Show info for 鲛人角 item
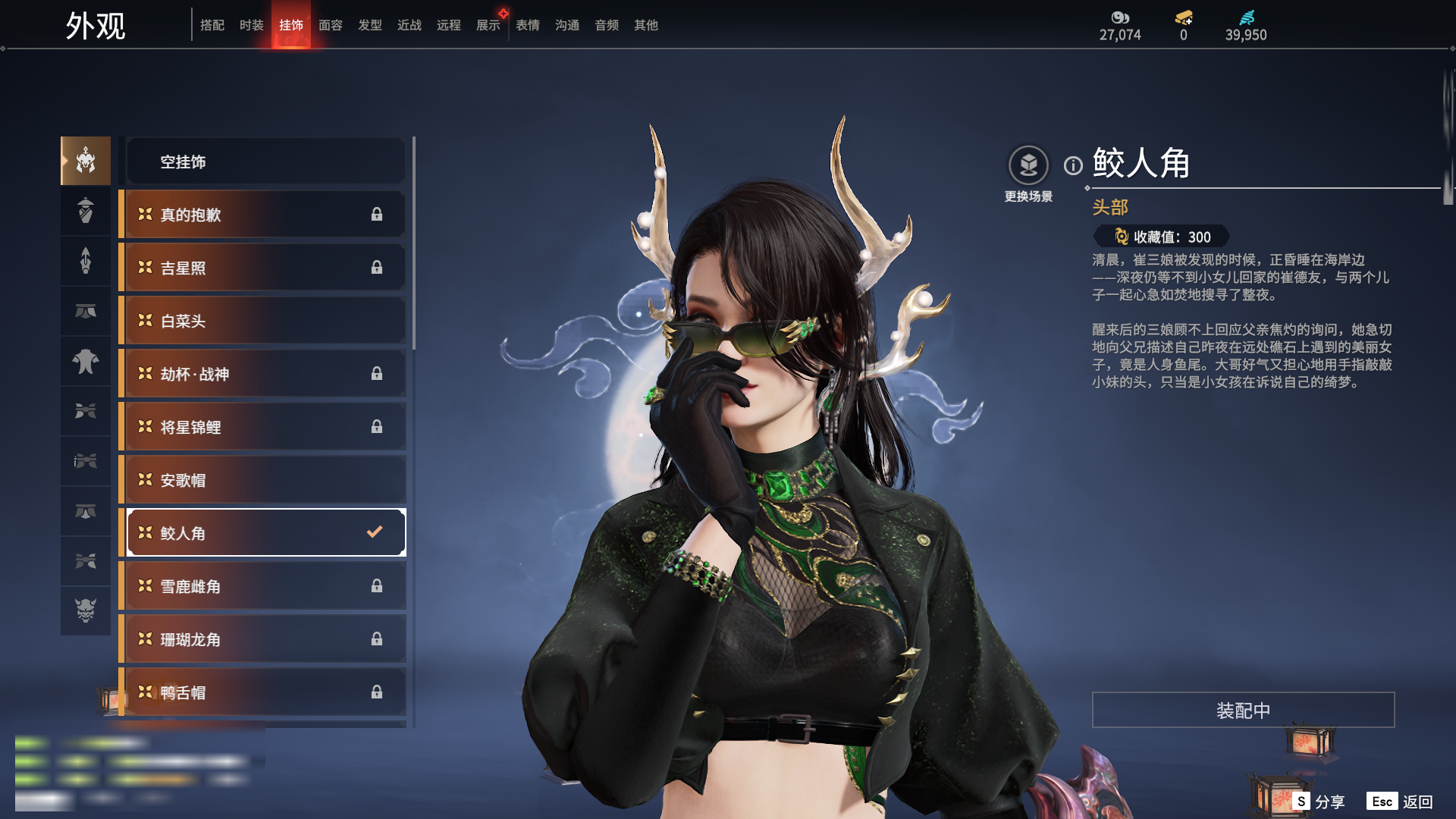The height and width of the screenshot is (819, 1456). coord(1073,165)
